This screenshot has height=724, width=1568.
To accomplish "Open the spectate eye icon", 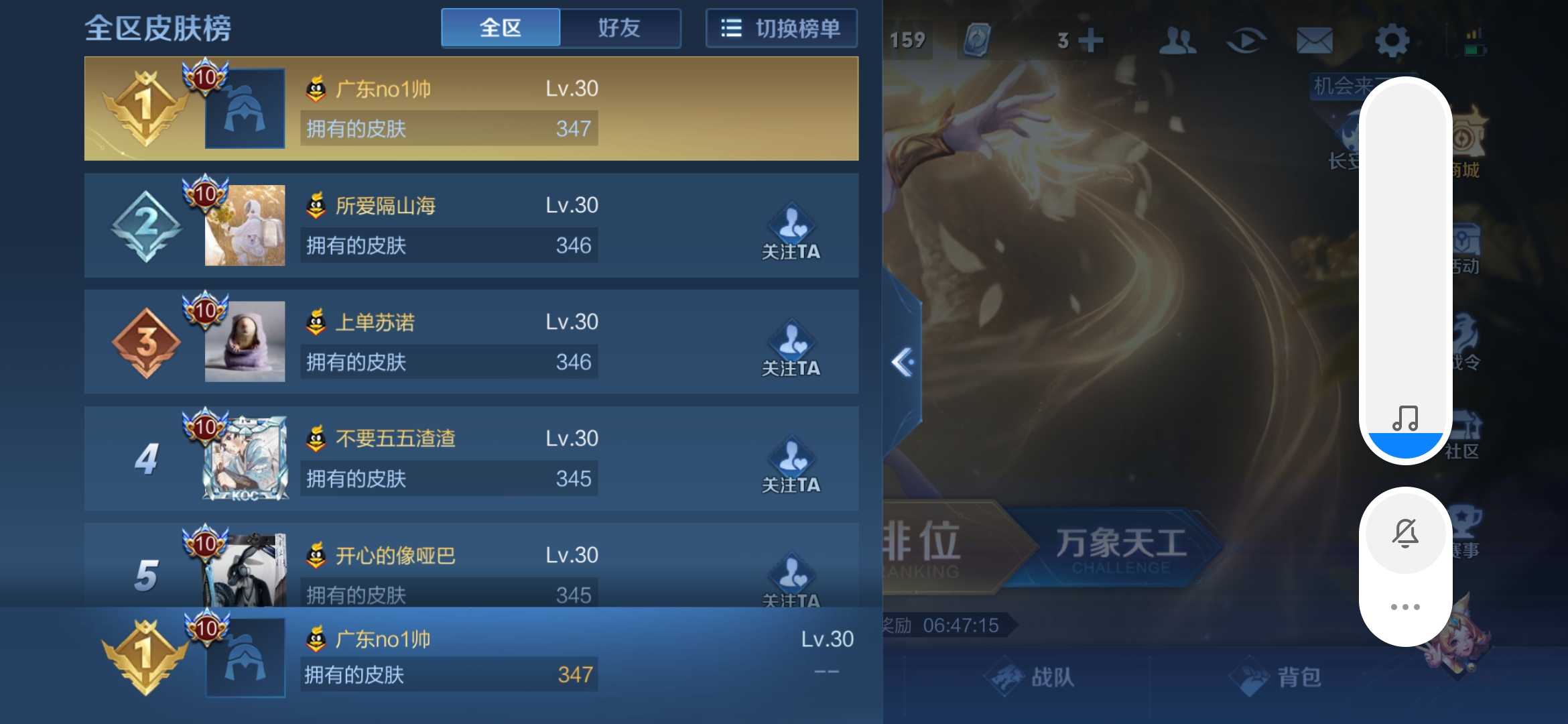I will (1247, 40).
